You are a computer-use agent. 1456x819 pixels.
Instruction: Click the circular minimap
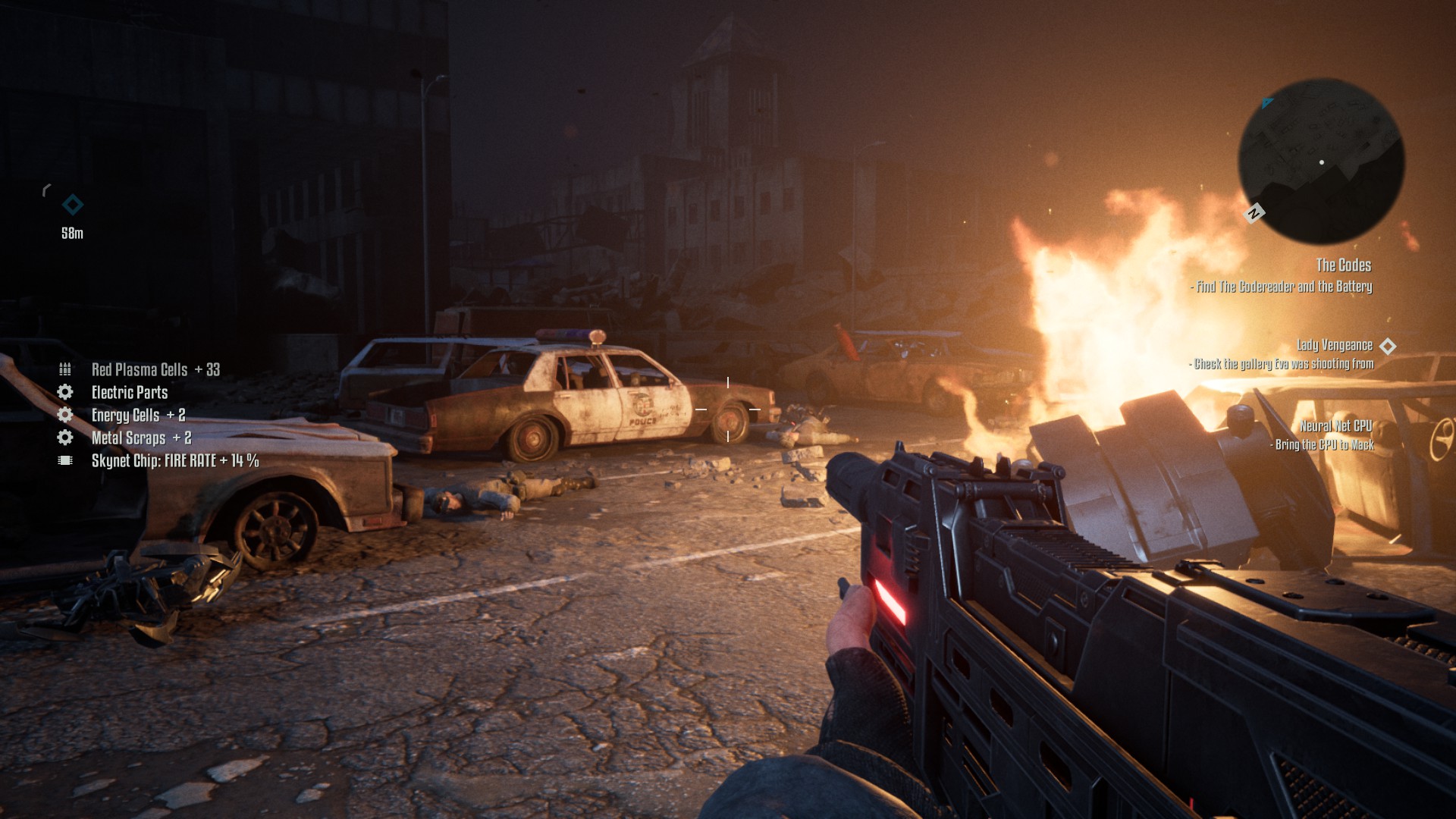1321,162
